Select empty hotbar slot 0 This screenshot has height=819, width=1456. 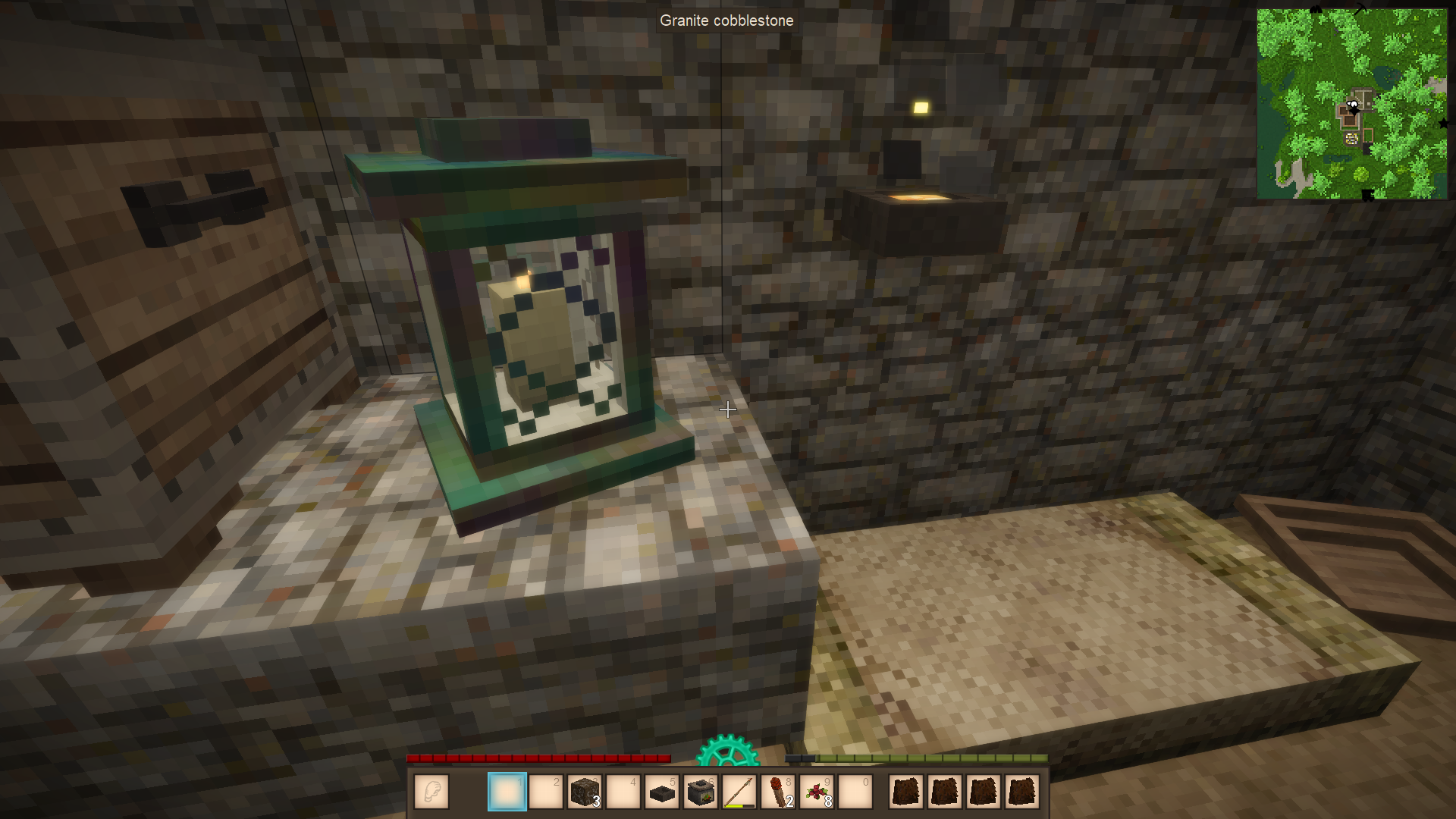click(x=855, y=792)
